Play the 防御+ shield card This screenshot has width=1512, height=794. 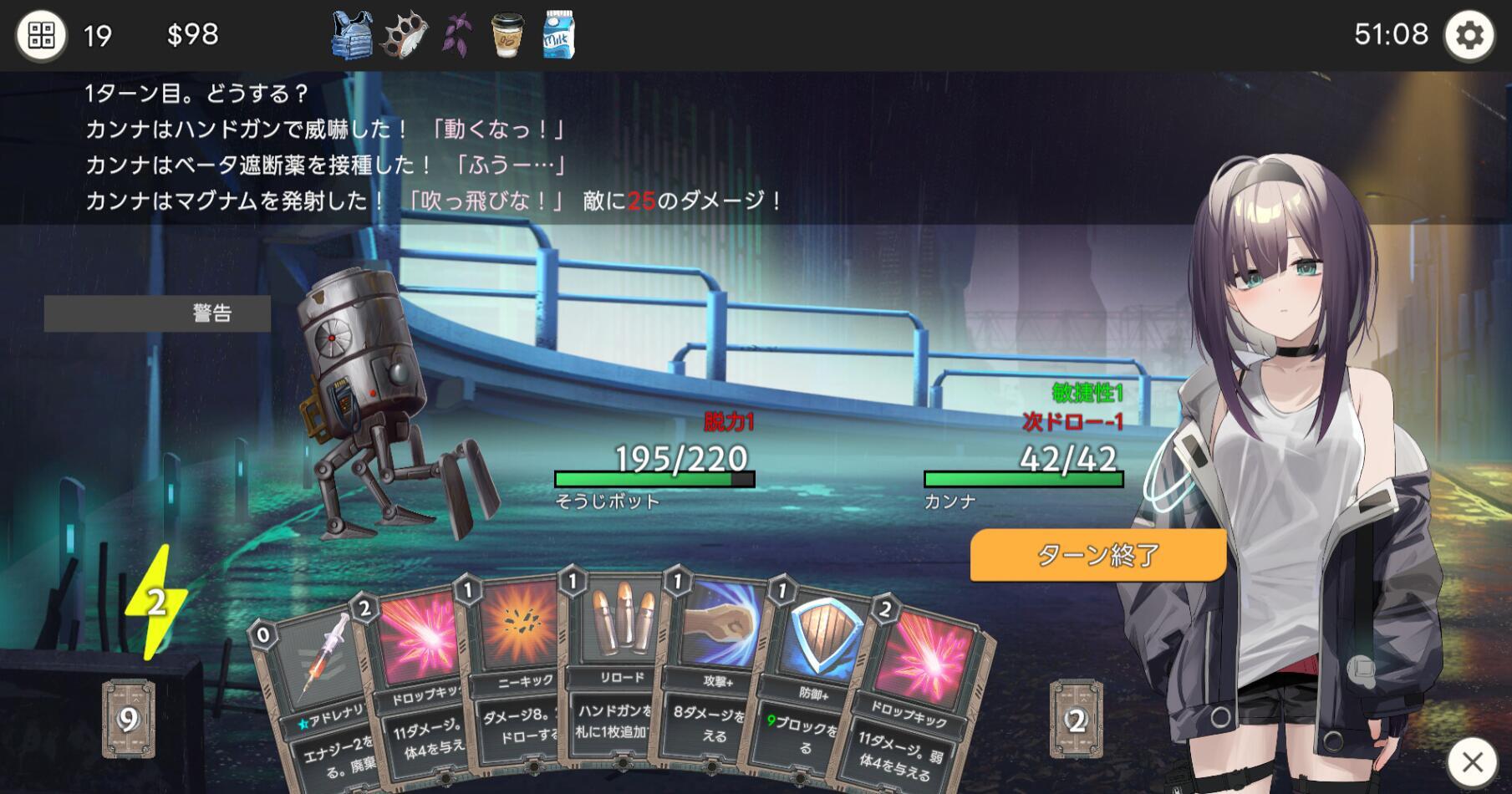(x=807, y=677)
